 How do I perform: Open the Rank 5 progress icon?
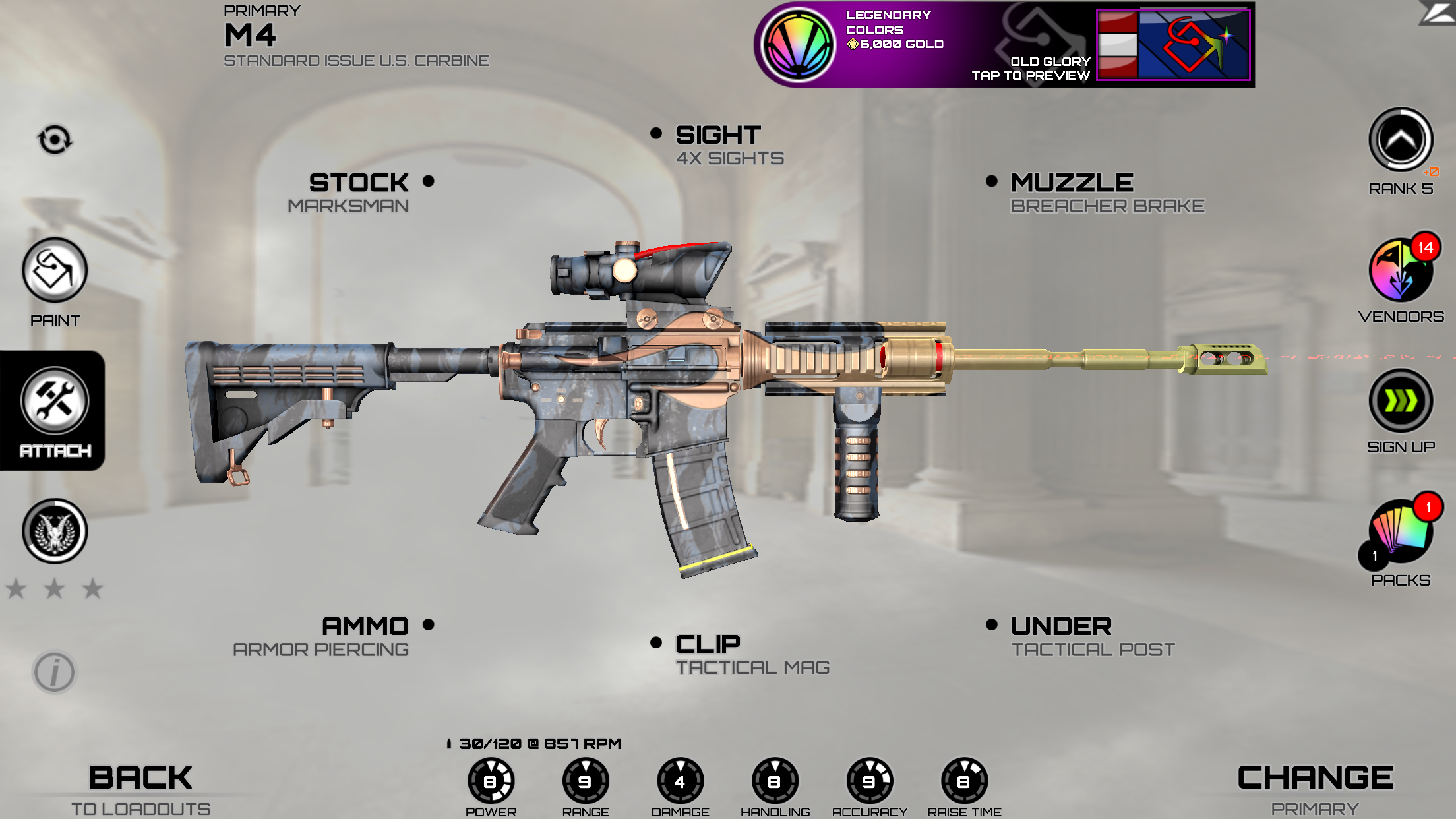click(1401, 140)
